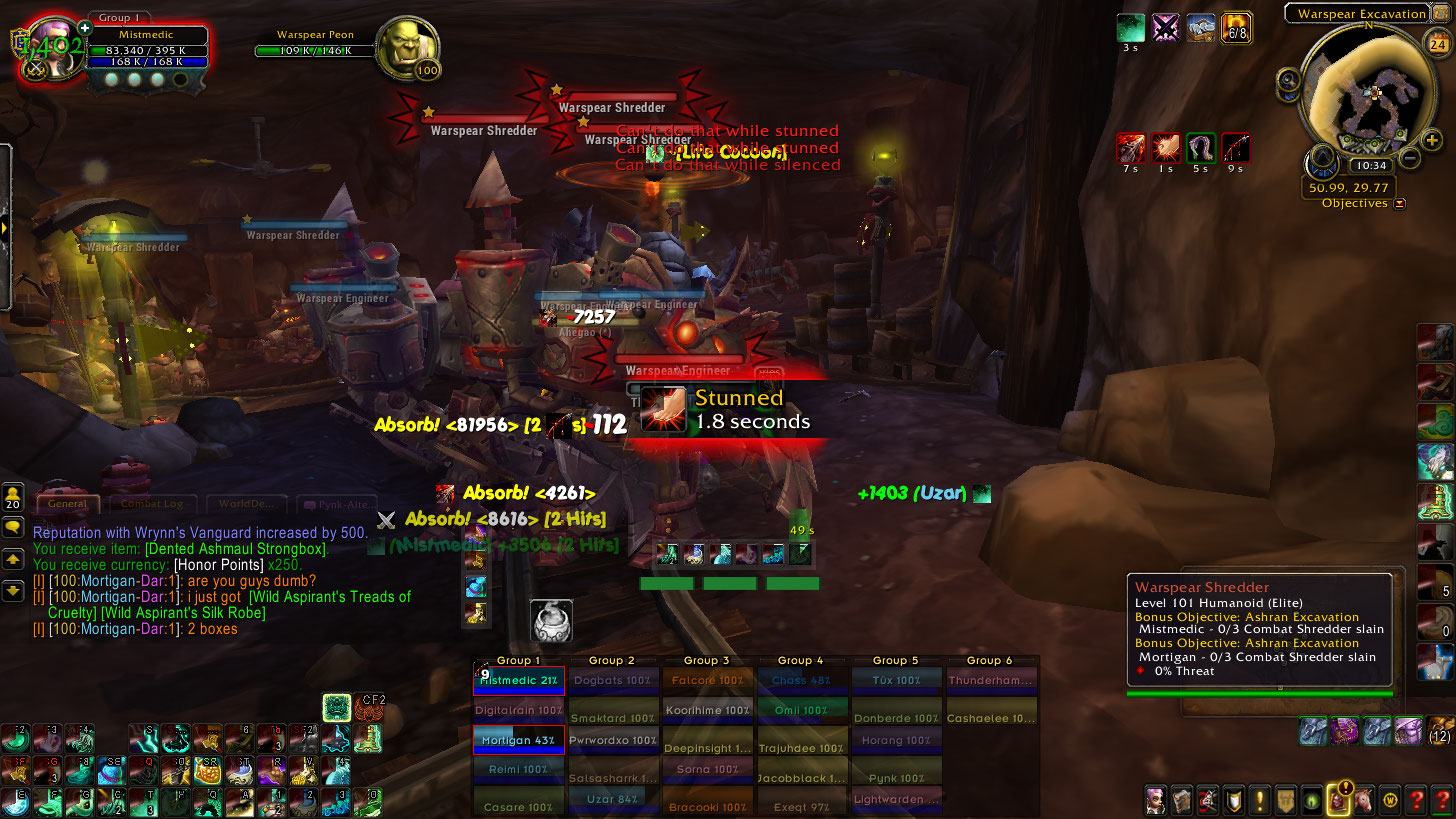Select Mistmedic's raid frame in Group 1
1456x819 pixels.
point(518,680)
